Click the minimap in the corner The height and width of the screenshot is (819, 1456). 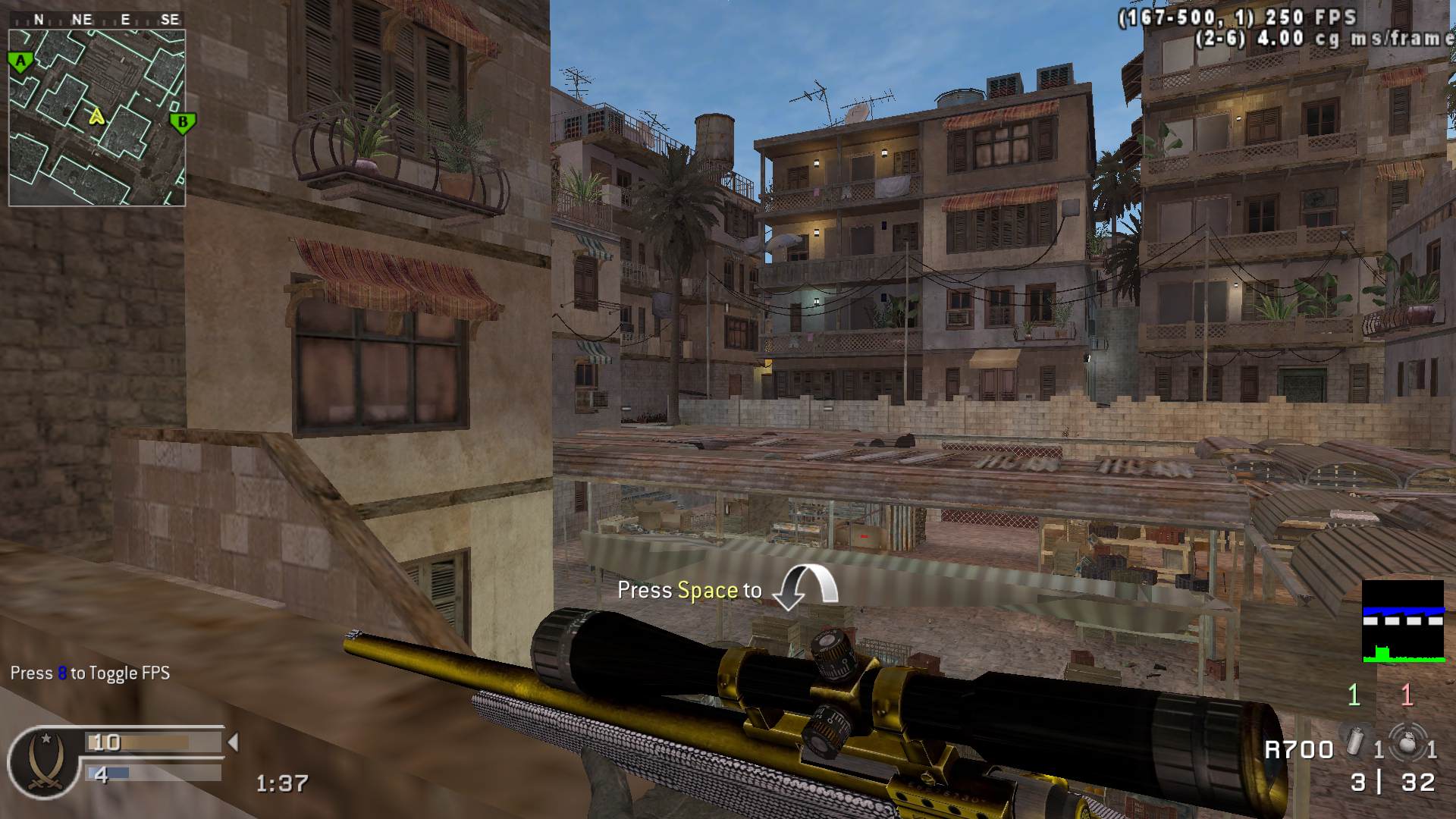97,117
